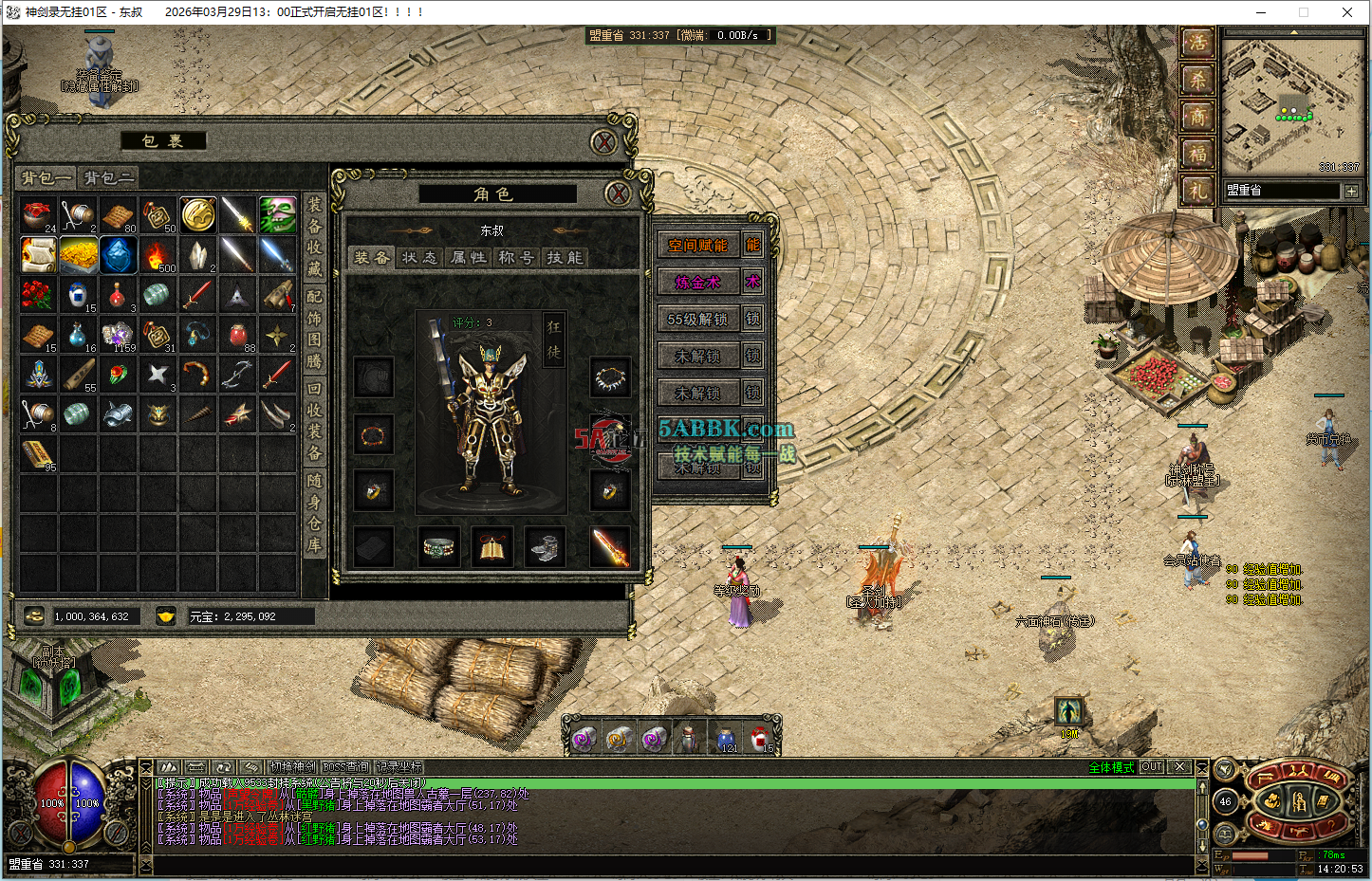Image resolution: width=1372 pixels, height=881 pixels.
Task: Click the 全体模式 attack mode toggle
Action: (1111, 767)
